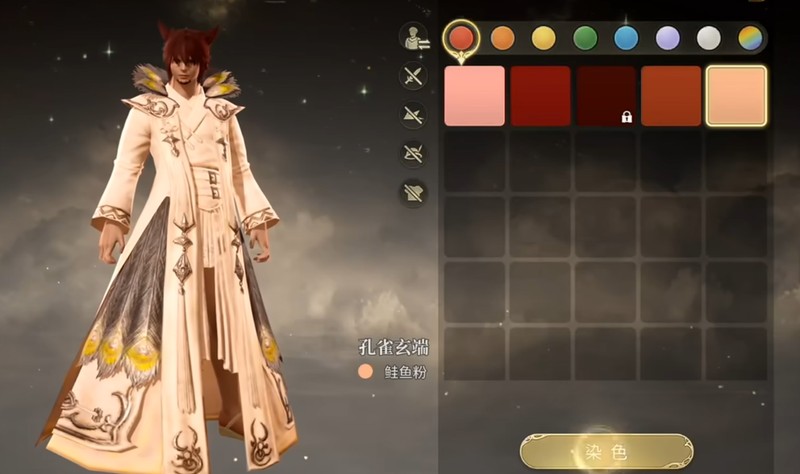The image size is (800, 474).
Task: Switch to the orange color category
Action: pyautogui.click(x=503, y=38)
